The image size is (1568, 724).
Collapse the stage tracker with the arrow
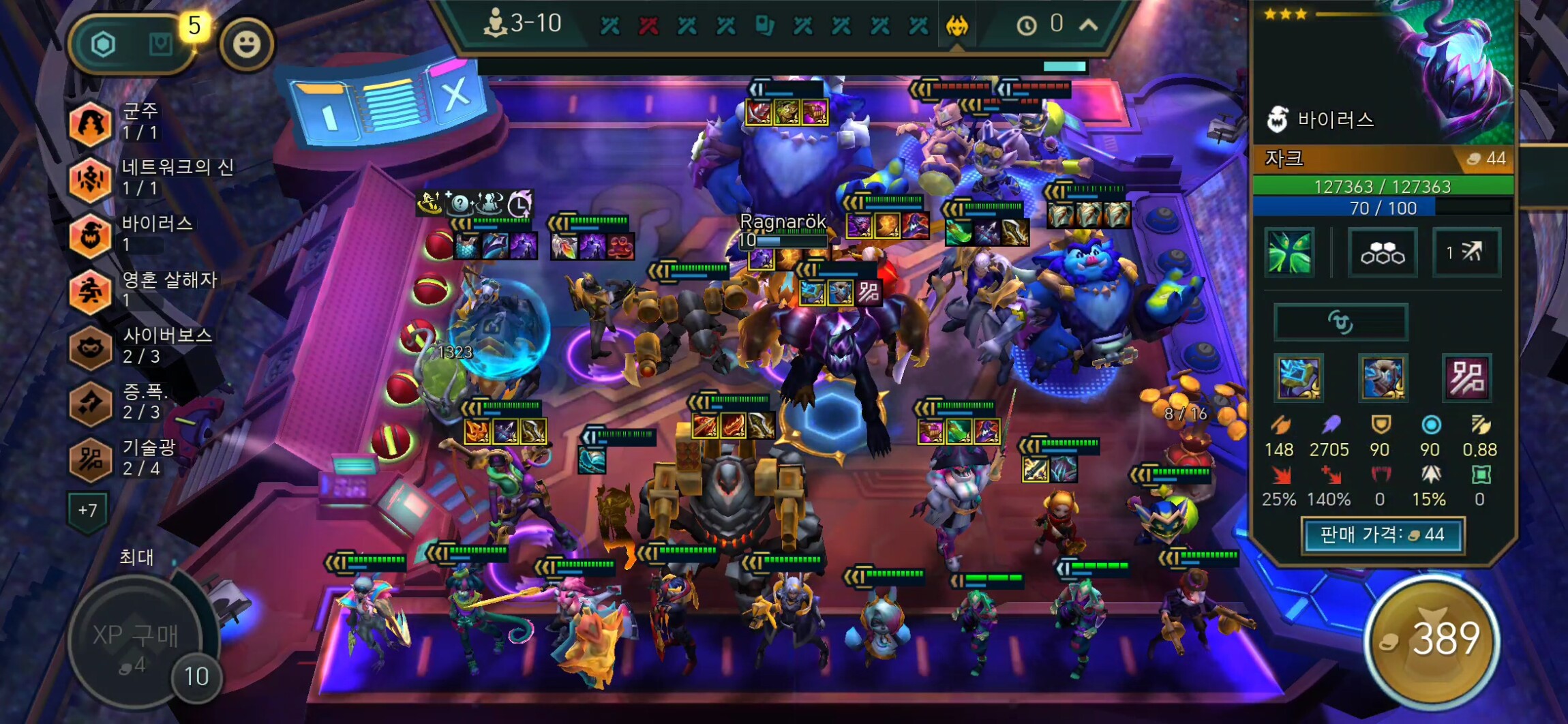pos(1089,26)
